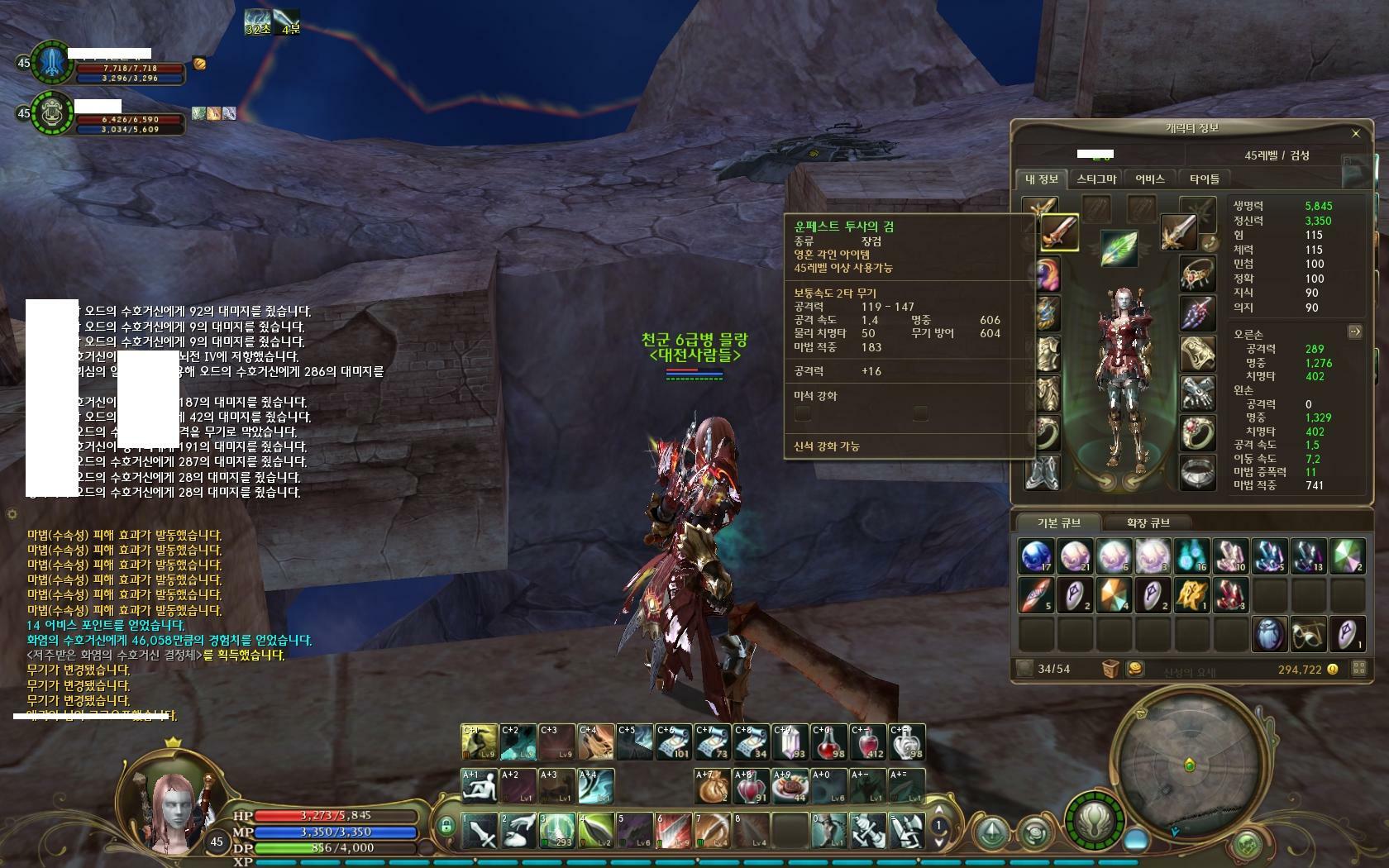The height and width of the screenshot is (868, 1389).
Task: Use the red potion on C+0 slot
Action: [830, 742]
